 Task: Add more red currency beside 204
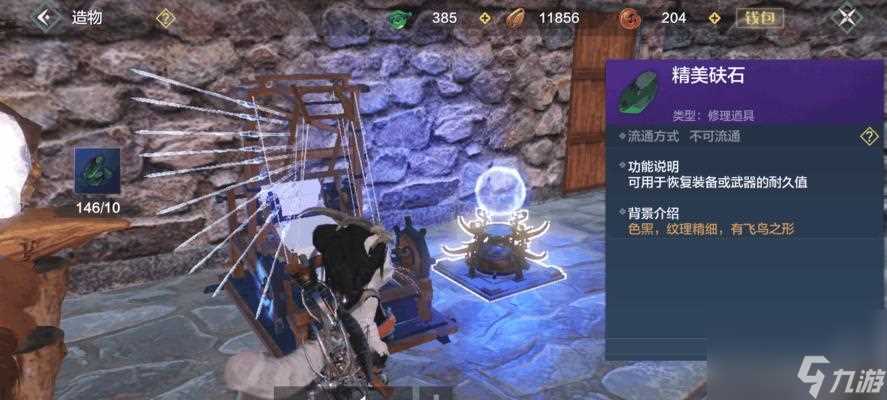715,17
